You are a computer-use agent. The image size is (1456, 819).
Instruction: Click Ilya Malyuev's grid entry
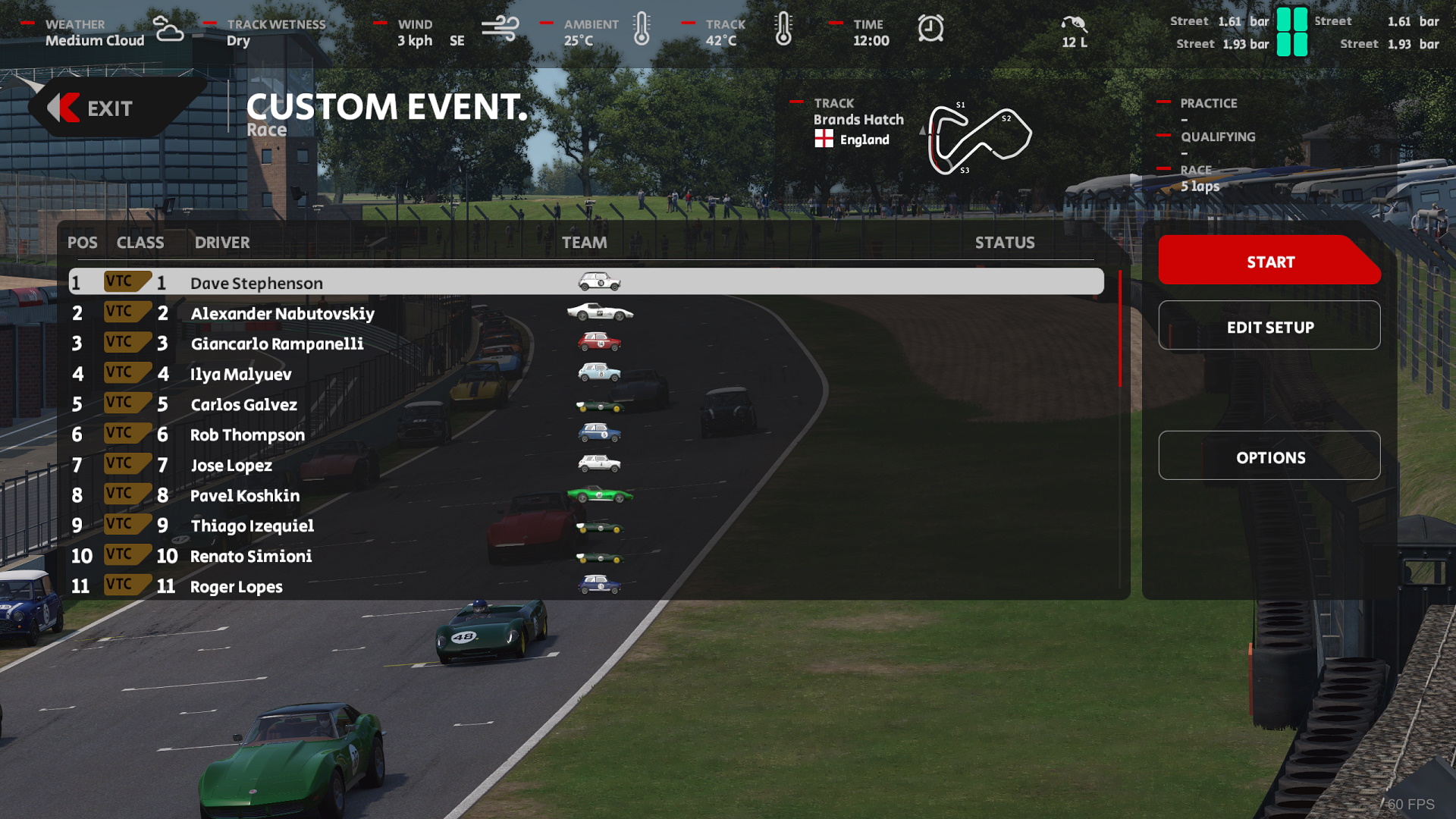click(240, 374)
